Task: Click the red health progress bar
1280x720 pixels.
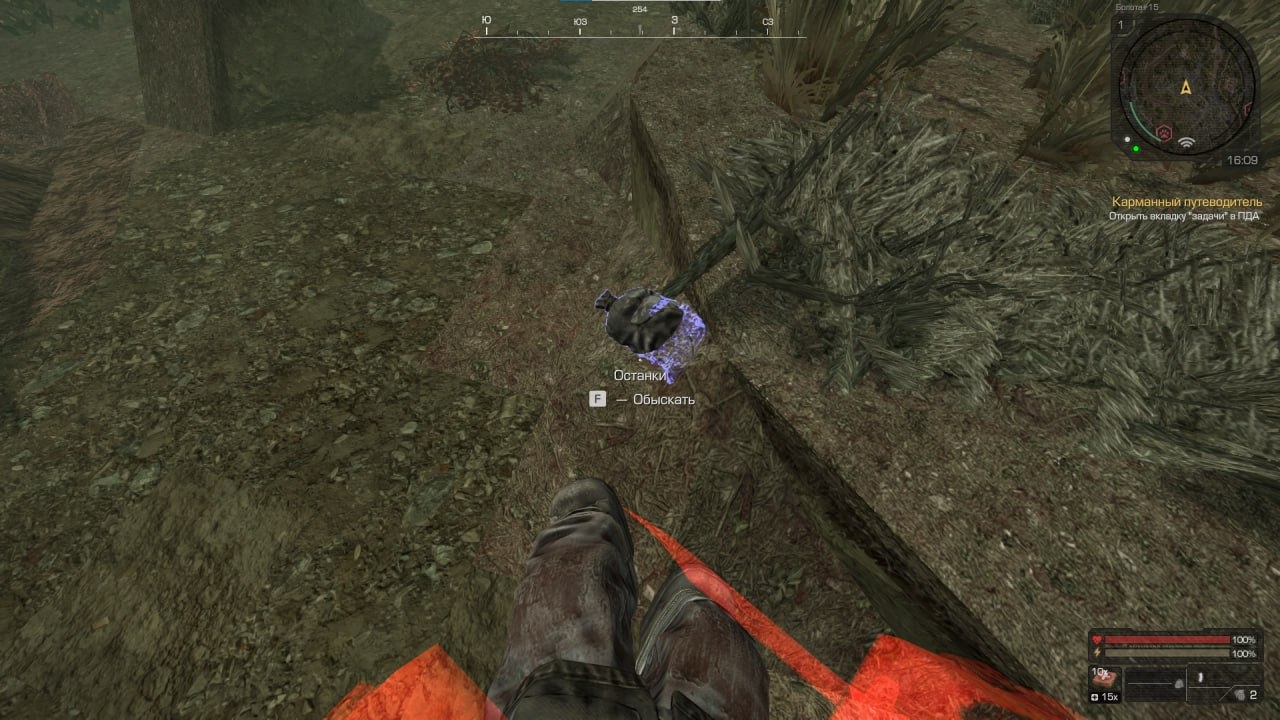Action: (1166, 639)
